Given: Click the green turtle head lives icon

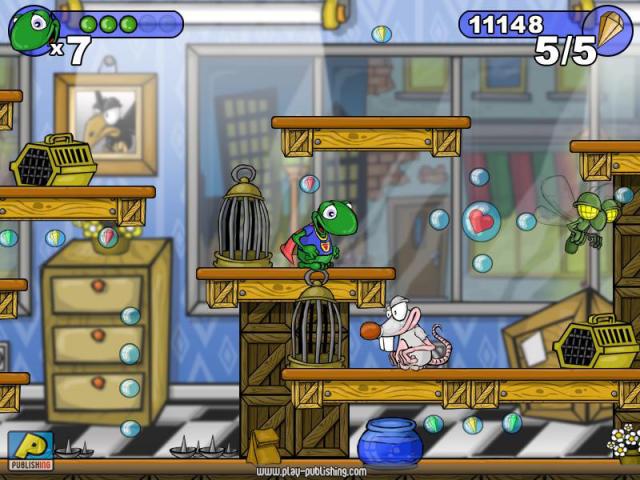Looking at the screenshot, I should click(x=32, y=29).
